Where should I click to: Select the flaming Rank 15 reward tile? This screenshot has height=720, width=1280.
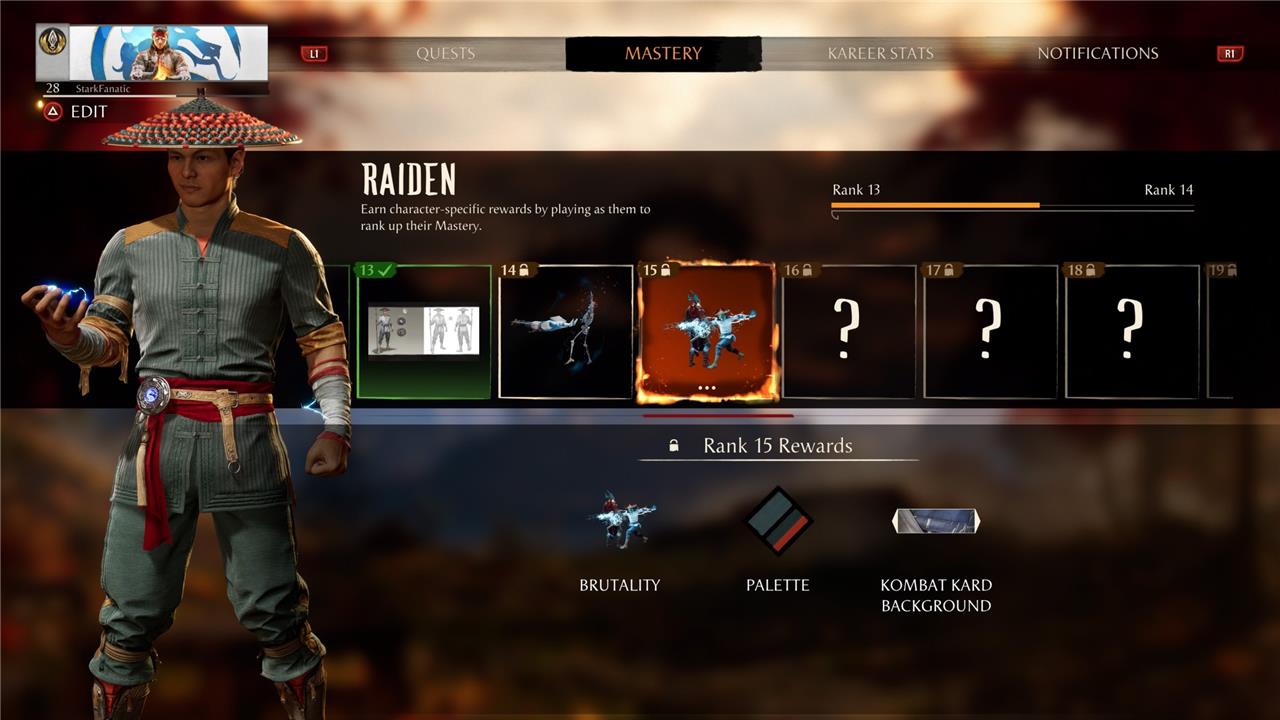[x=707, y=332]
